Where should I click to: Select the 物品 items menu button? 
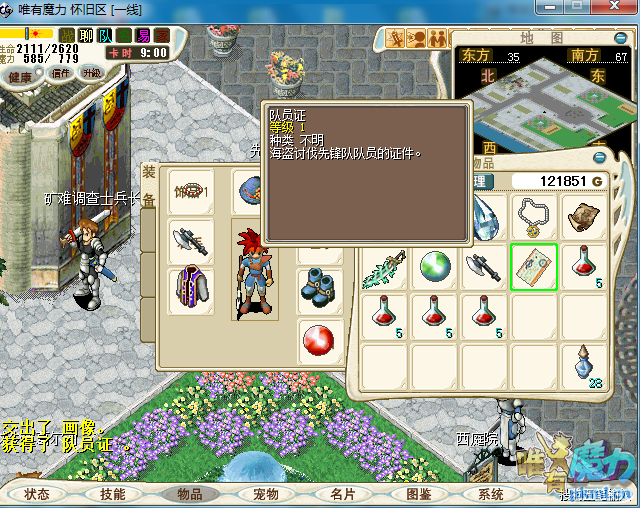(x=190, y=494)
